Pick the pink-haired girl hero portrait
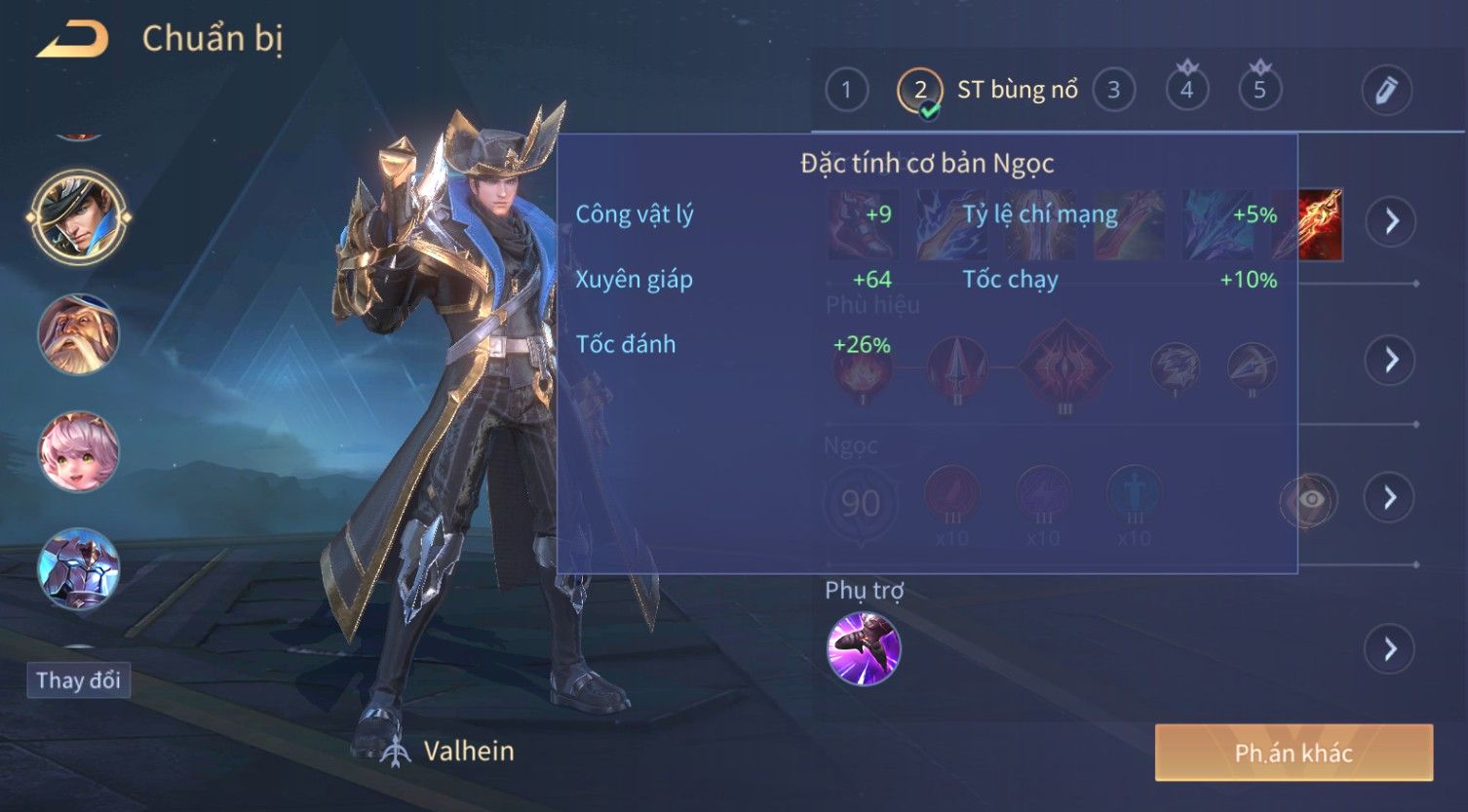The height and width of the screenshot is (812, 1468). [78, 451]
